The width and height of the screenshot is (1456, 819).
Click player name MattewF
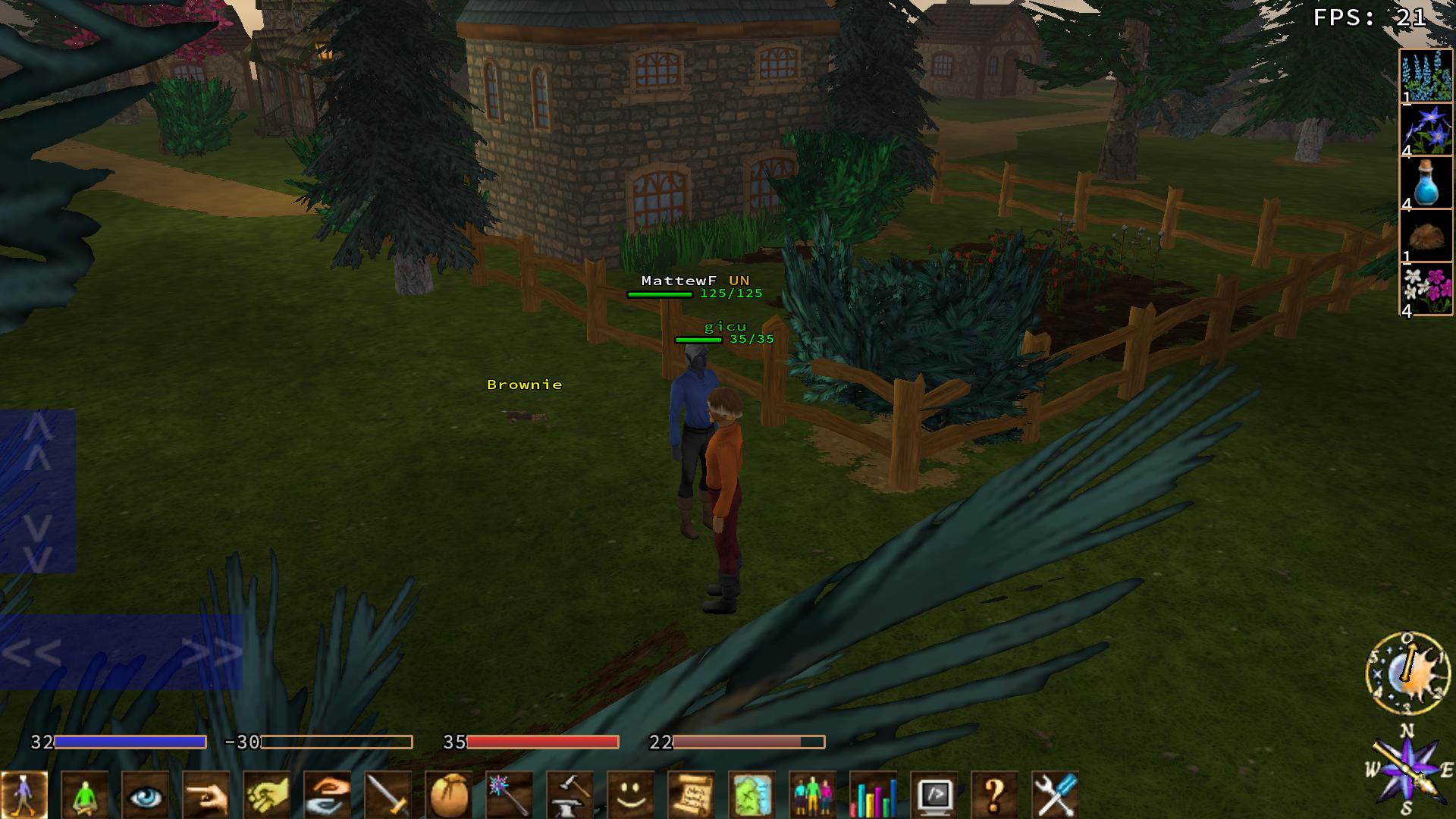click(680, 280)
